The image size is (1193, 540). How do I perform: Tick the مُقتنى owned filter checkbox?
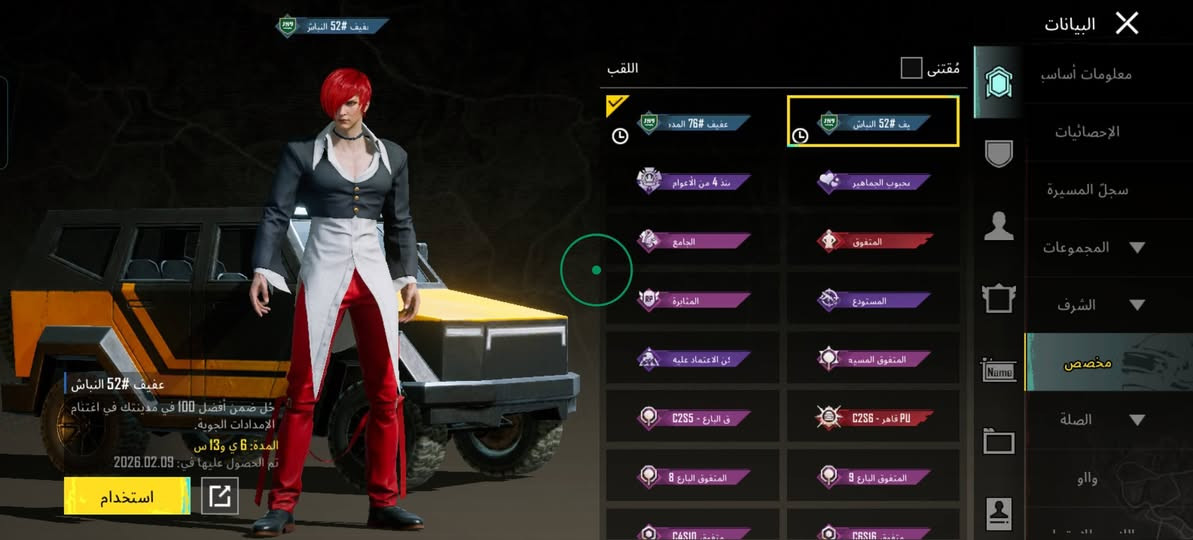click(911, 68)
